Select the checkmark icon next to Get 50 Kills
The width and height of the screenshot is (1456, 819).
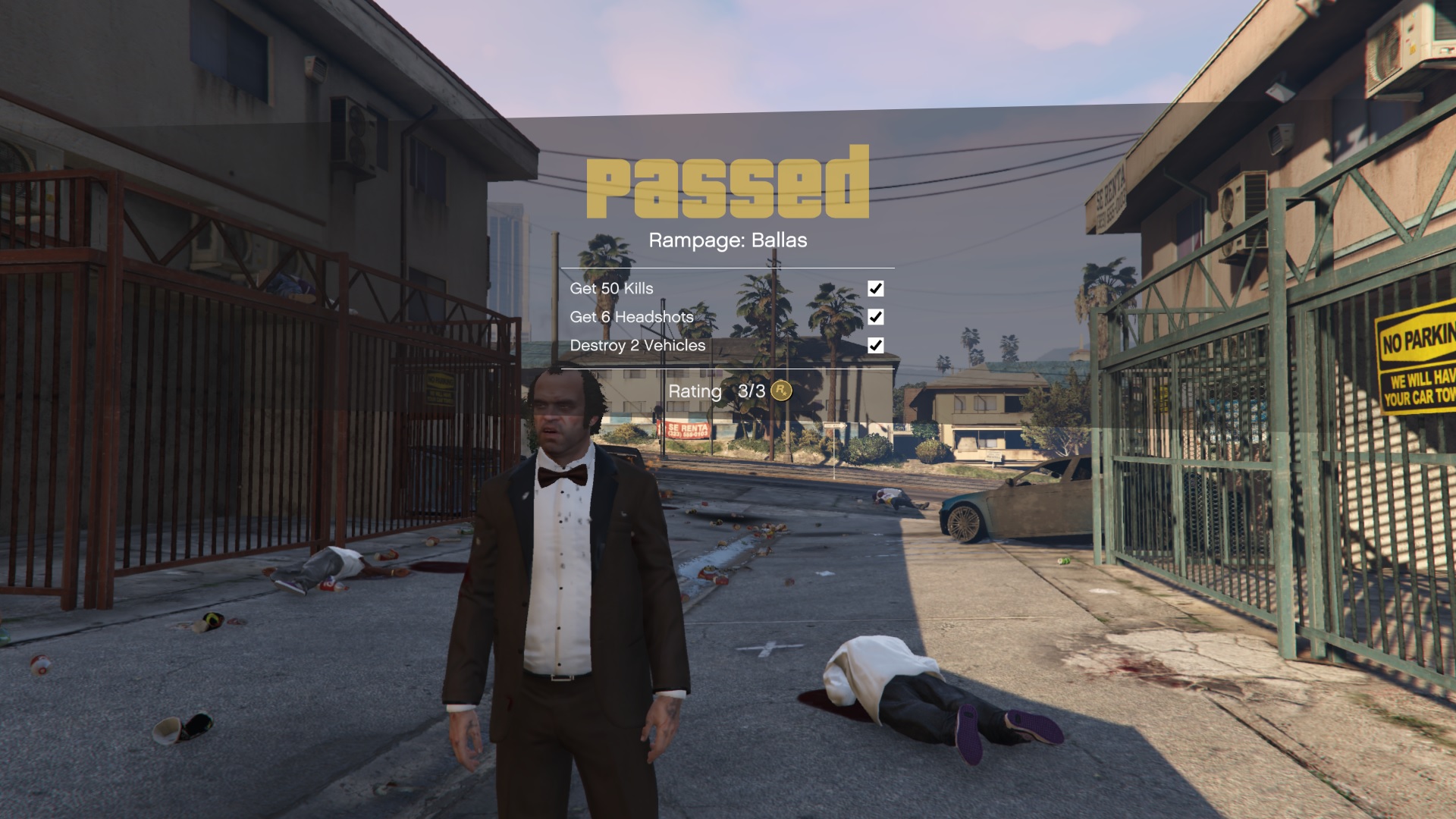tap(877, 288)
